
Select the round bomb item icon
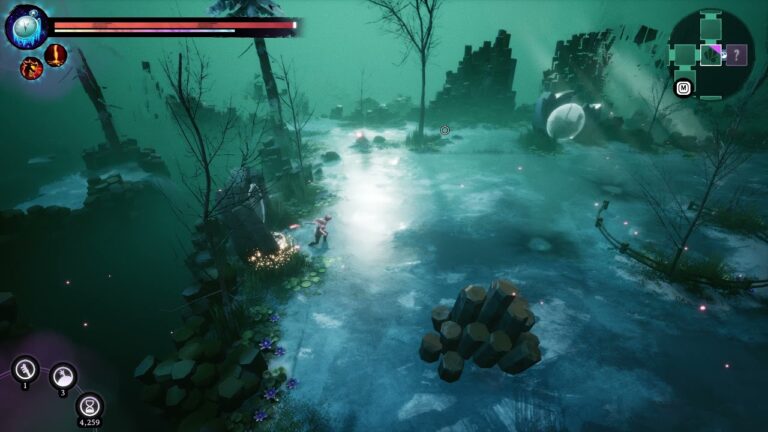(63, 376)
